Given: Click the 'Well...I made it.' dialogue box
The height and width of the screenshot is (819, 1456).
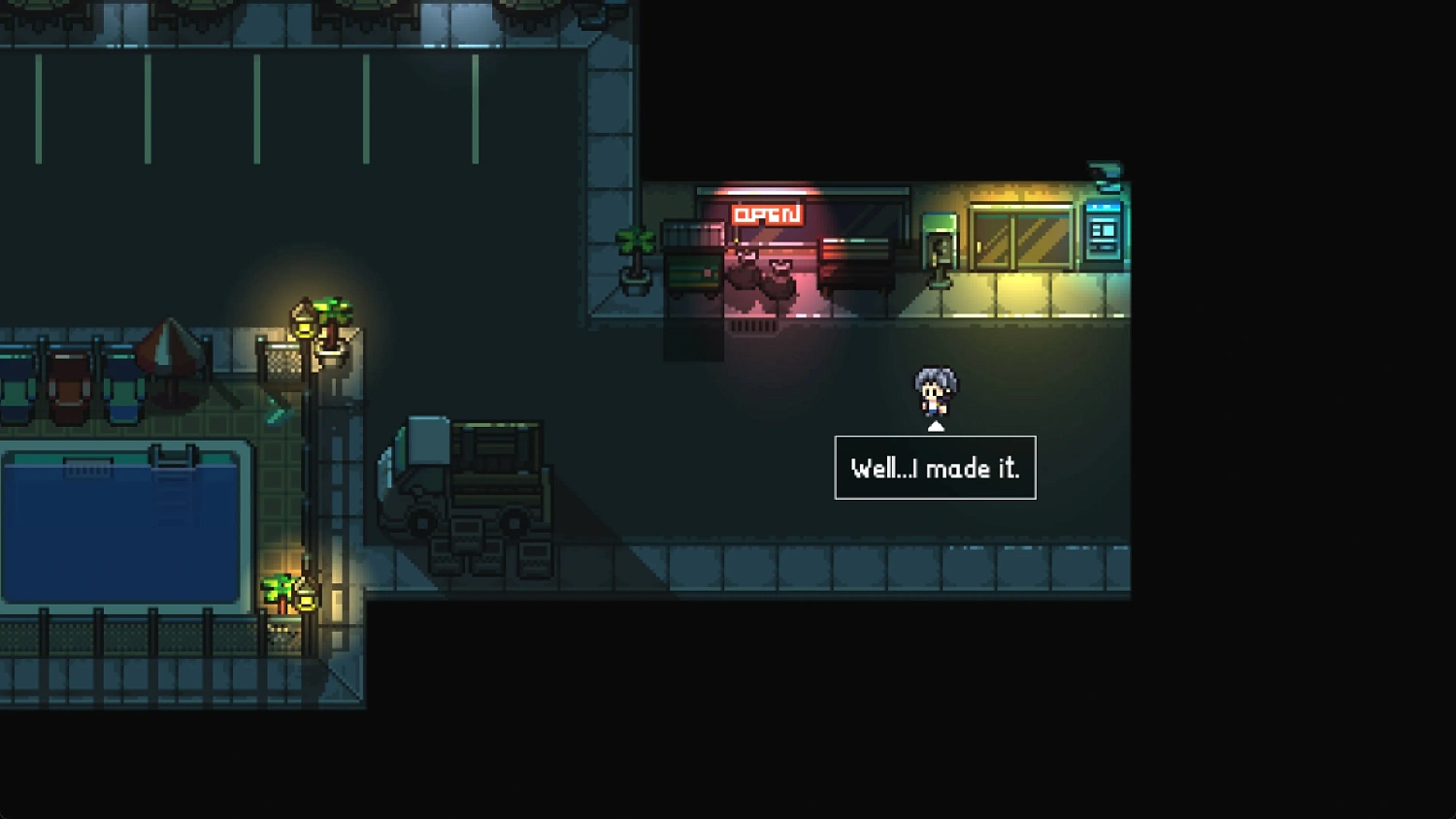Looking at the screenshot, I should (x=935, y=467).
